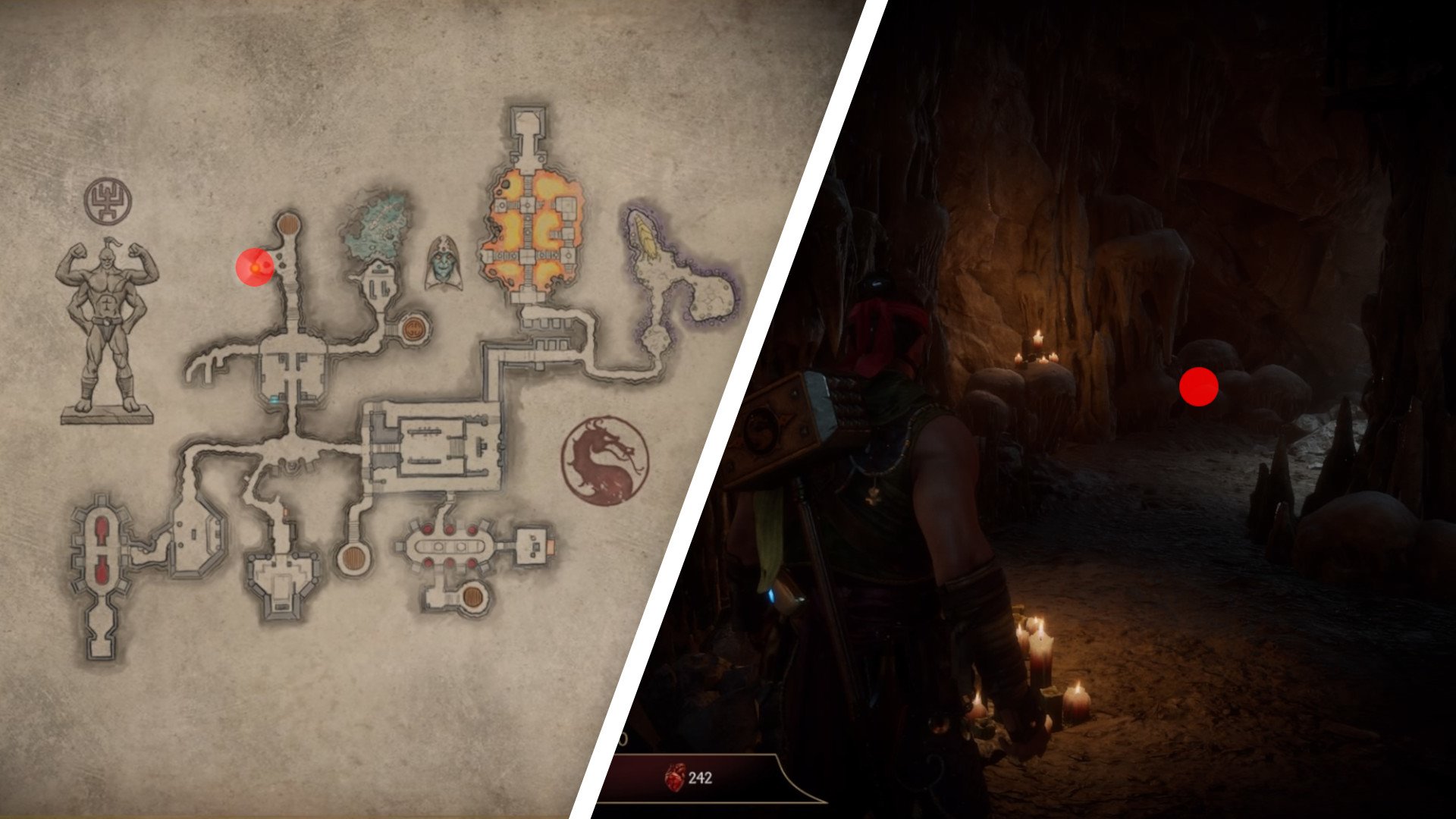Toggle the red dot marker in the cave view
Viewport: 1456px width, 819px height.
point(1200,388)
